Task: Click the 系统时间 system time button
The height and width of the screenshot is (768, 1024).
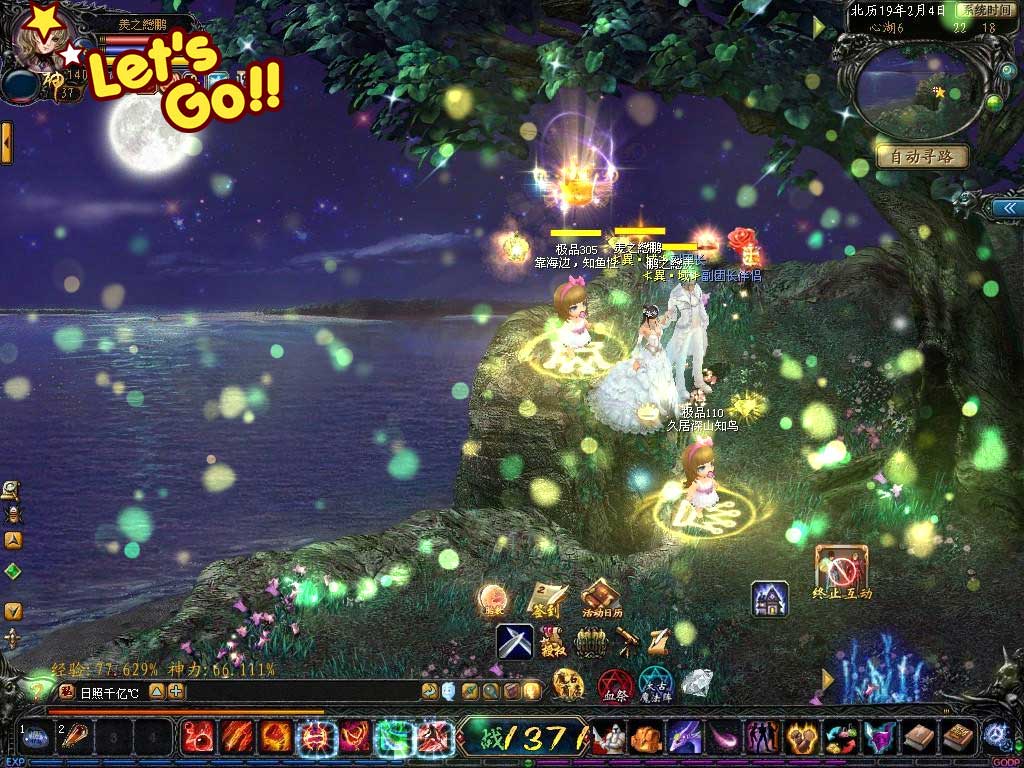Action: (x=987, y=10)
